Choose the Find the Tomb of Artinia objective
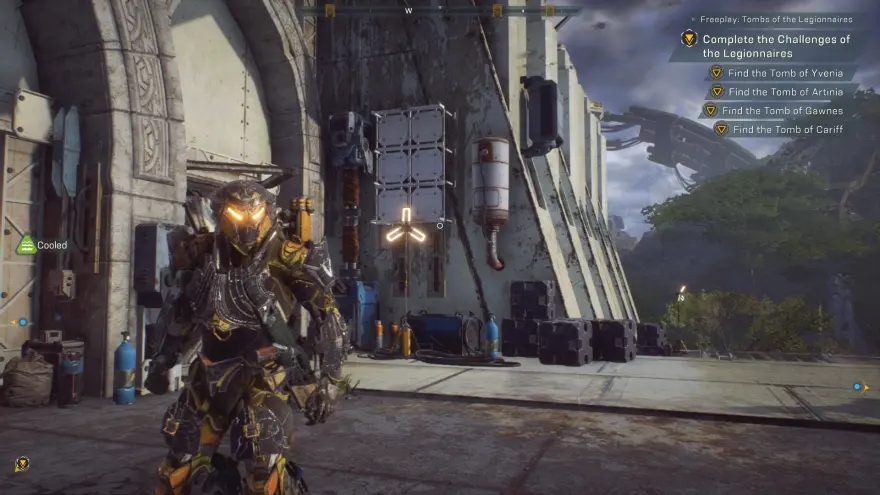The height and width of the screenshot is (495, 880). pyautogui.click(x=780, y=91)
